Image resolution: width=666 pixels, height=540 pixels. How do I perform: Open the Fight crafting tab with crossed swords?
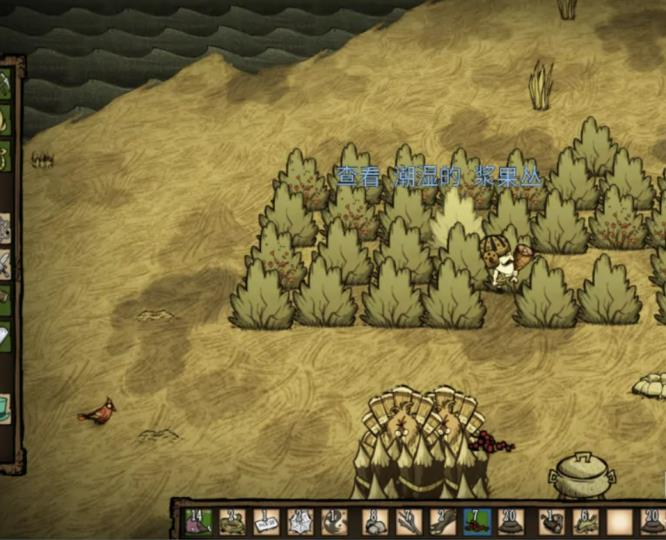click(x=5, y=265)
